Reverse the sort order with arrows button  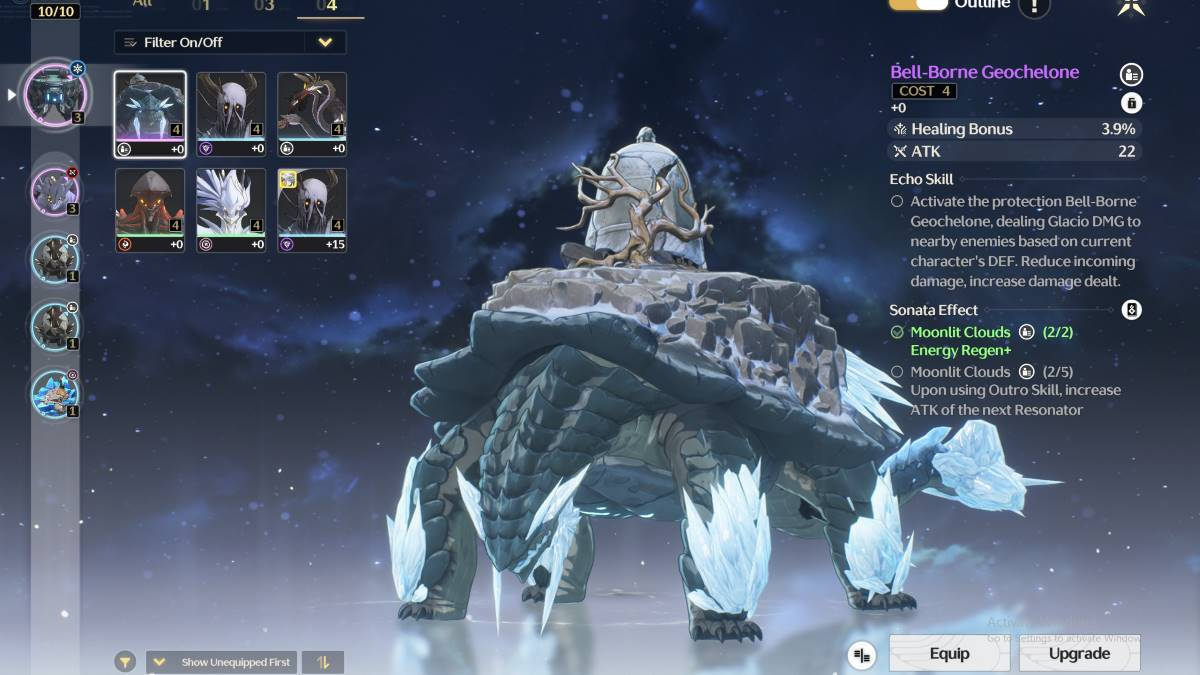tap(323, 662)
